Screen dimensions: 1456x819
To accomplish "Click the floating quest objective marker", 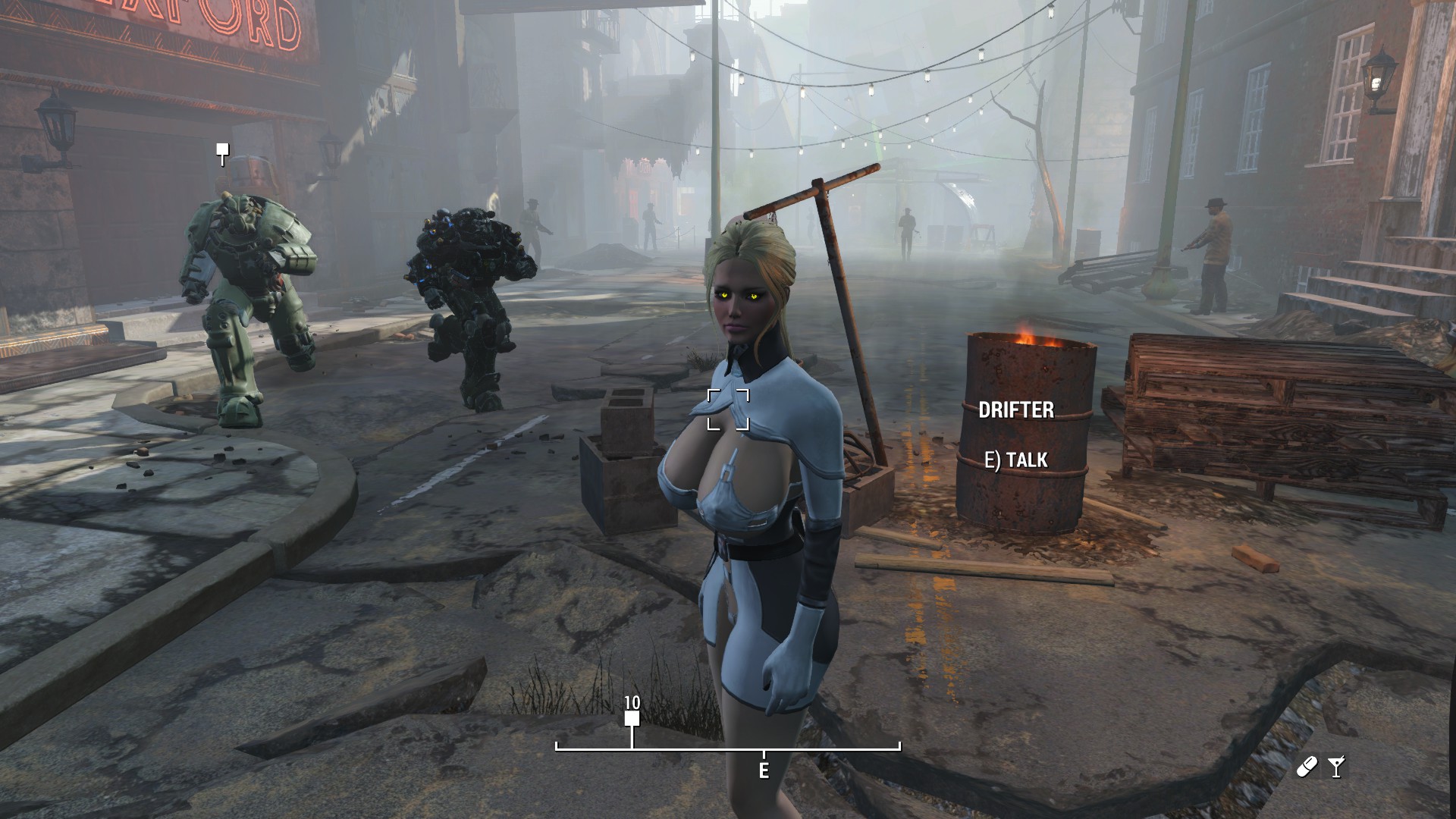I will tap(221, 152).
